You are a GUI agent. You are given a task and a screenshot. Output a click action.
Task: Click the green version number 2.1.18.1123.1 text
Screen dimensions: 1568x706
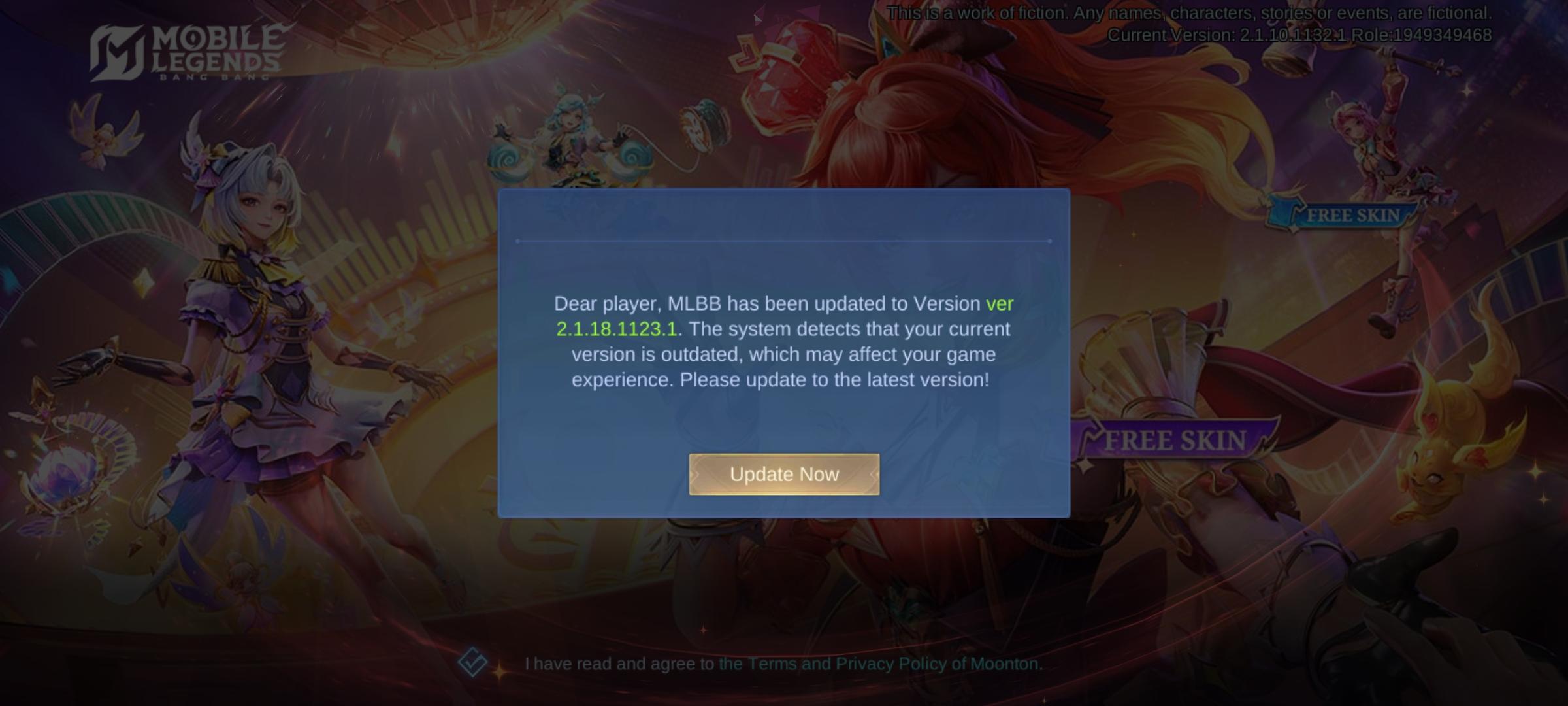coord(616,329)
